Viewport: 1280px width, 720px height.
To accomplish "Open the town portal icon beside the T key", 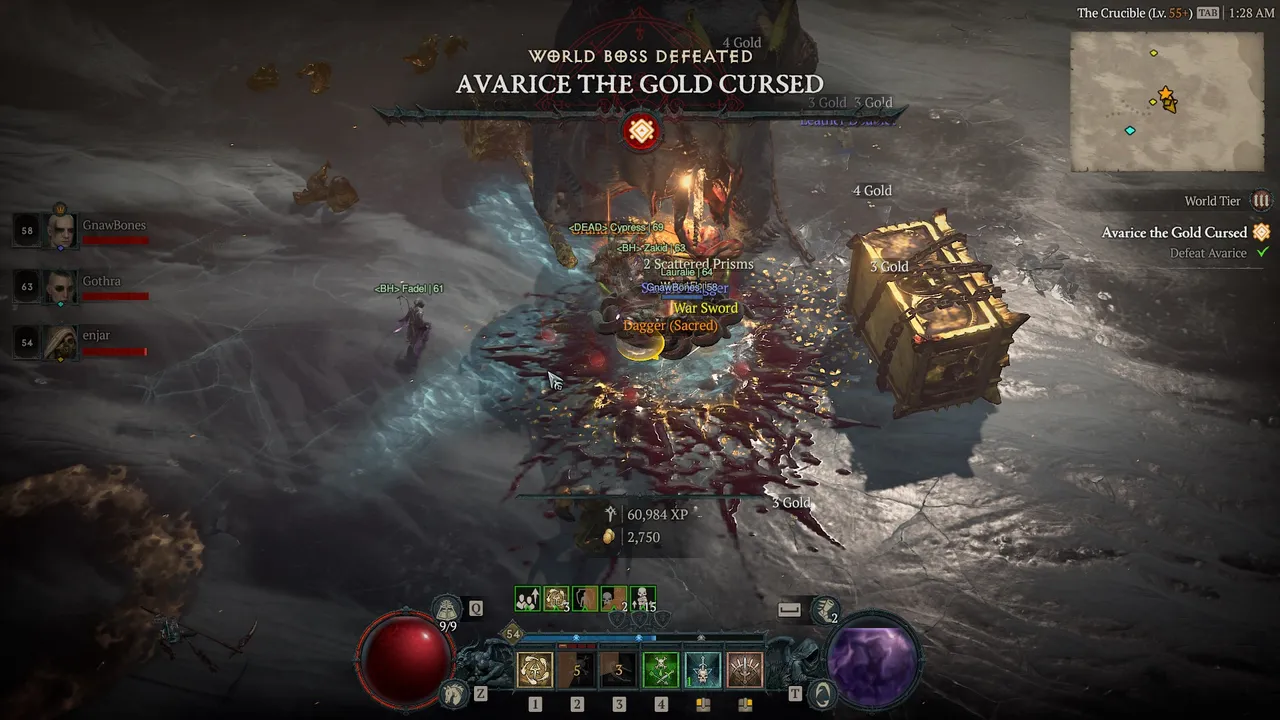I will [821, 691].
